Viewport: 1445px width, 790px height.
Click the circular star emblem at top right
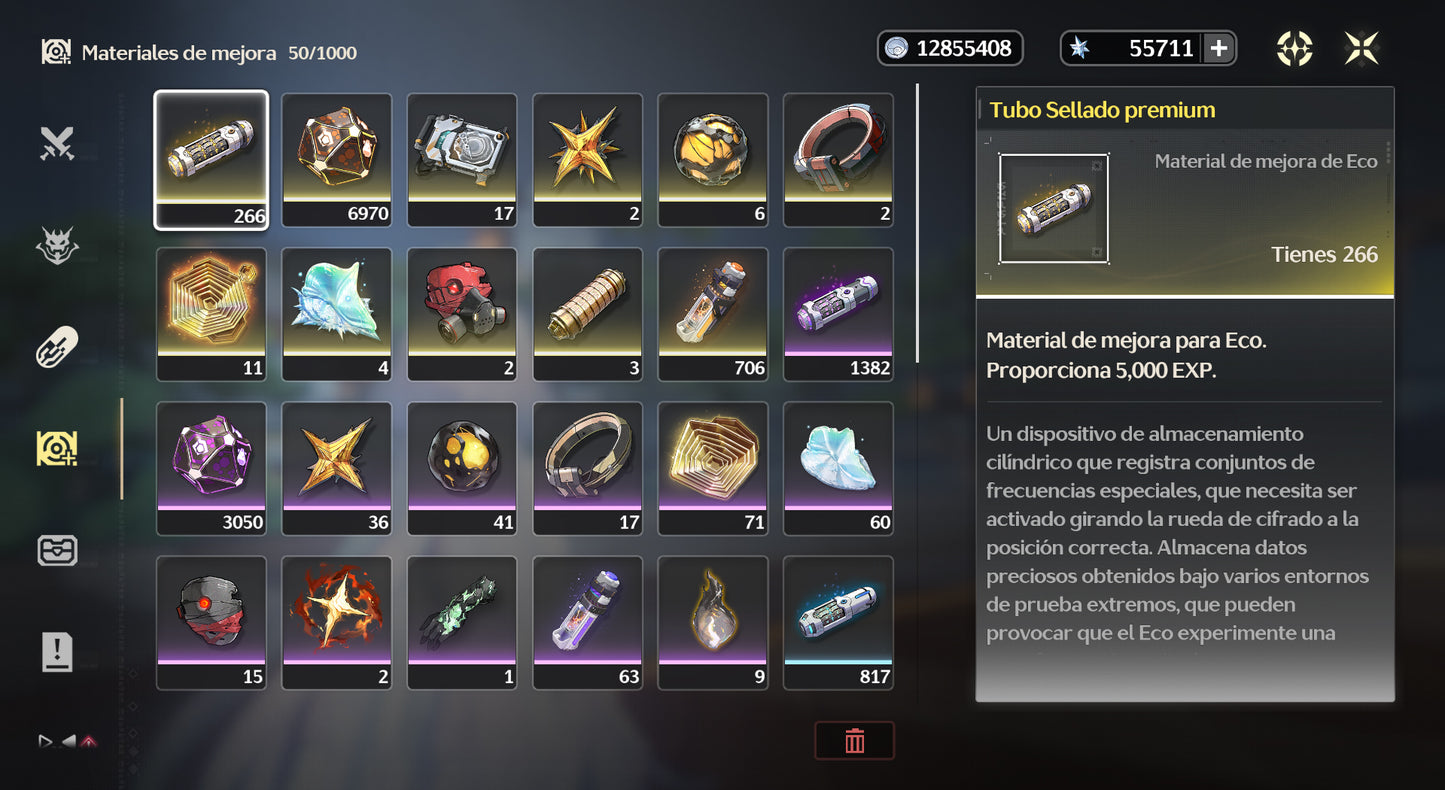point(1295,48)
